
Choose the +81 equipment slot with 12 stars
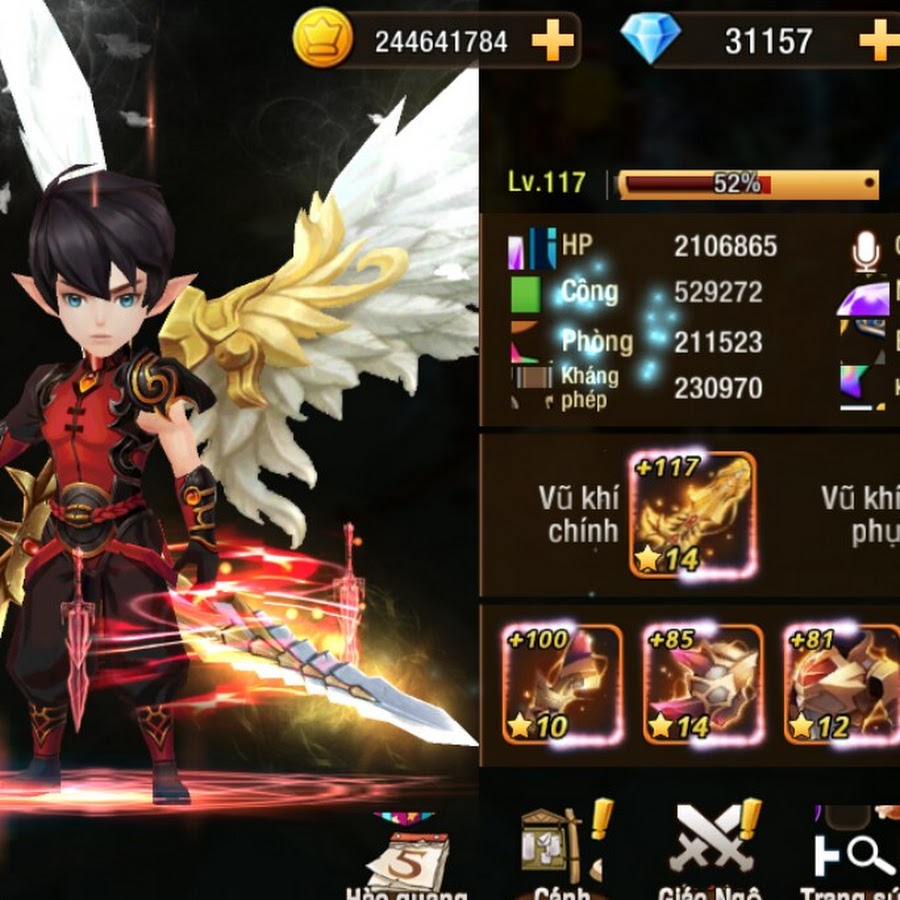841,684
